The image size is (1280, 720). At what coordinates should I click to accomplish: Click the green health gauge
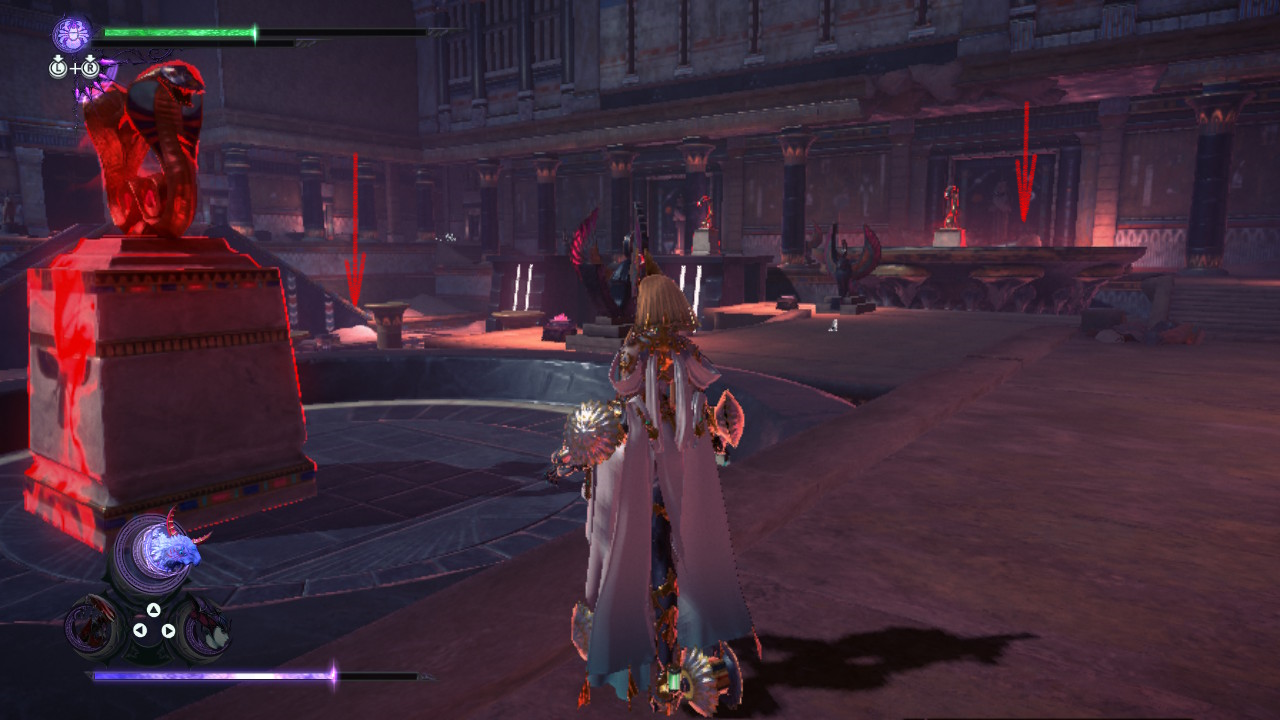(x=180, y=33)
